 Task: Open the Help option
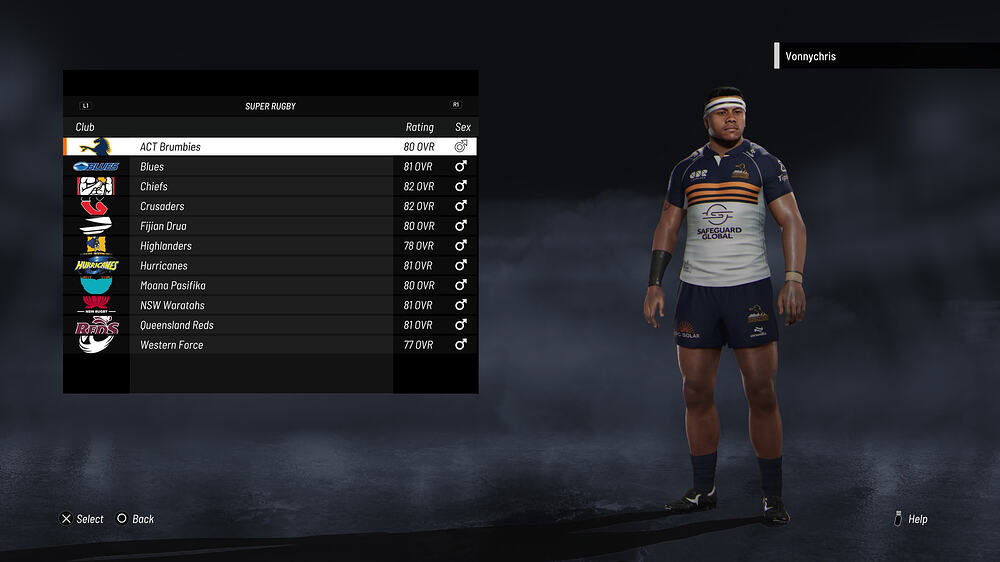click(911, 519)
